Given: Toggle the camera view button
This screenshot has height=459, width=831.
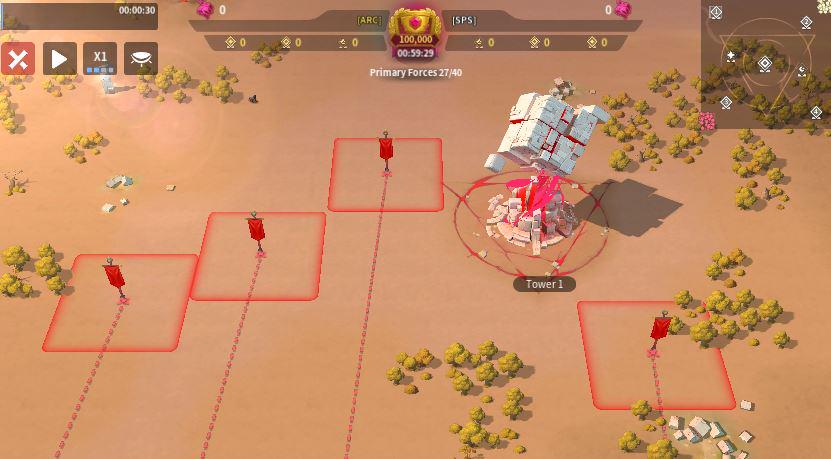Looking at the screenshot, I should pos(141,58).
